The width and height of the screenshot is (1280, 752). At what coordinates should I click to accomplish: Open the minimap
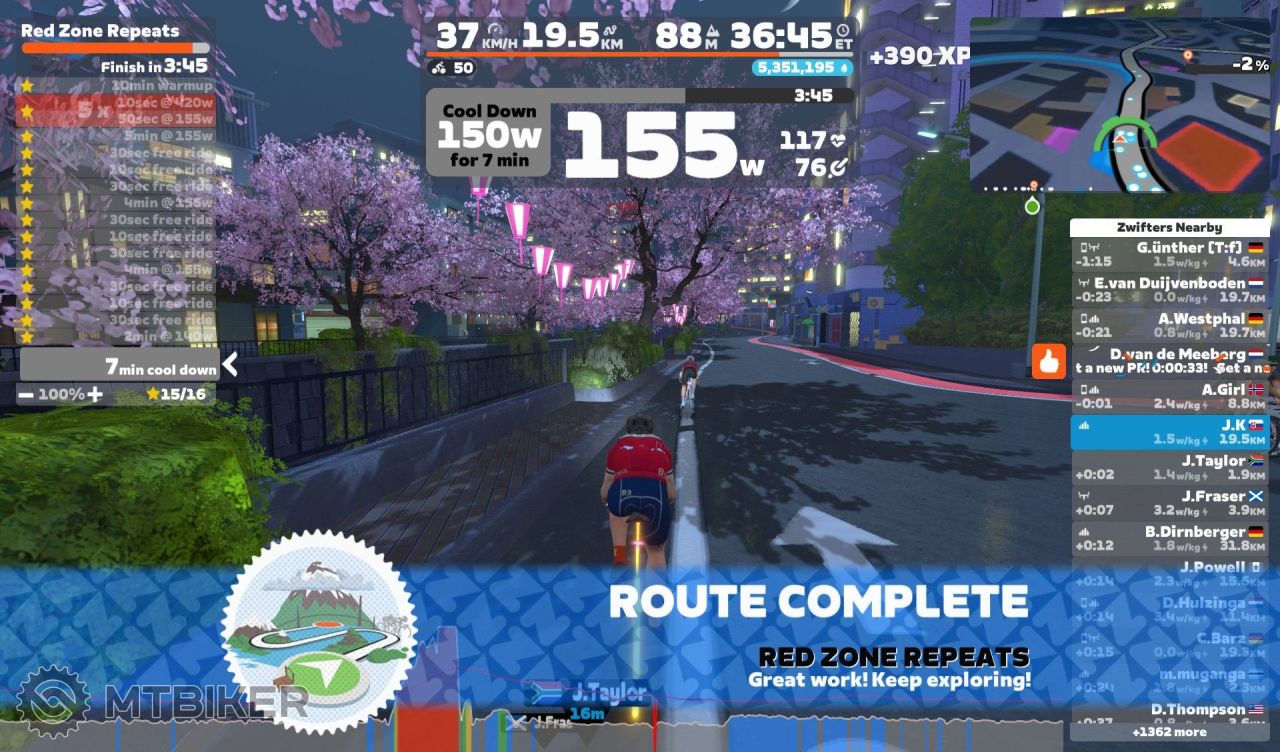[x=1118, y=104]
